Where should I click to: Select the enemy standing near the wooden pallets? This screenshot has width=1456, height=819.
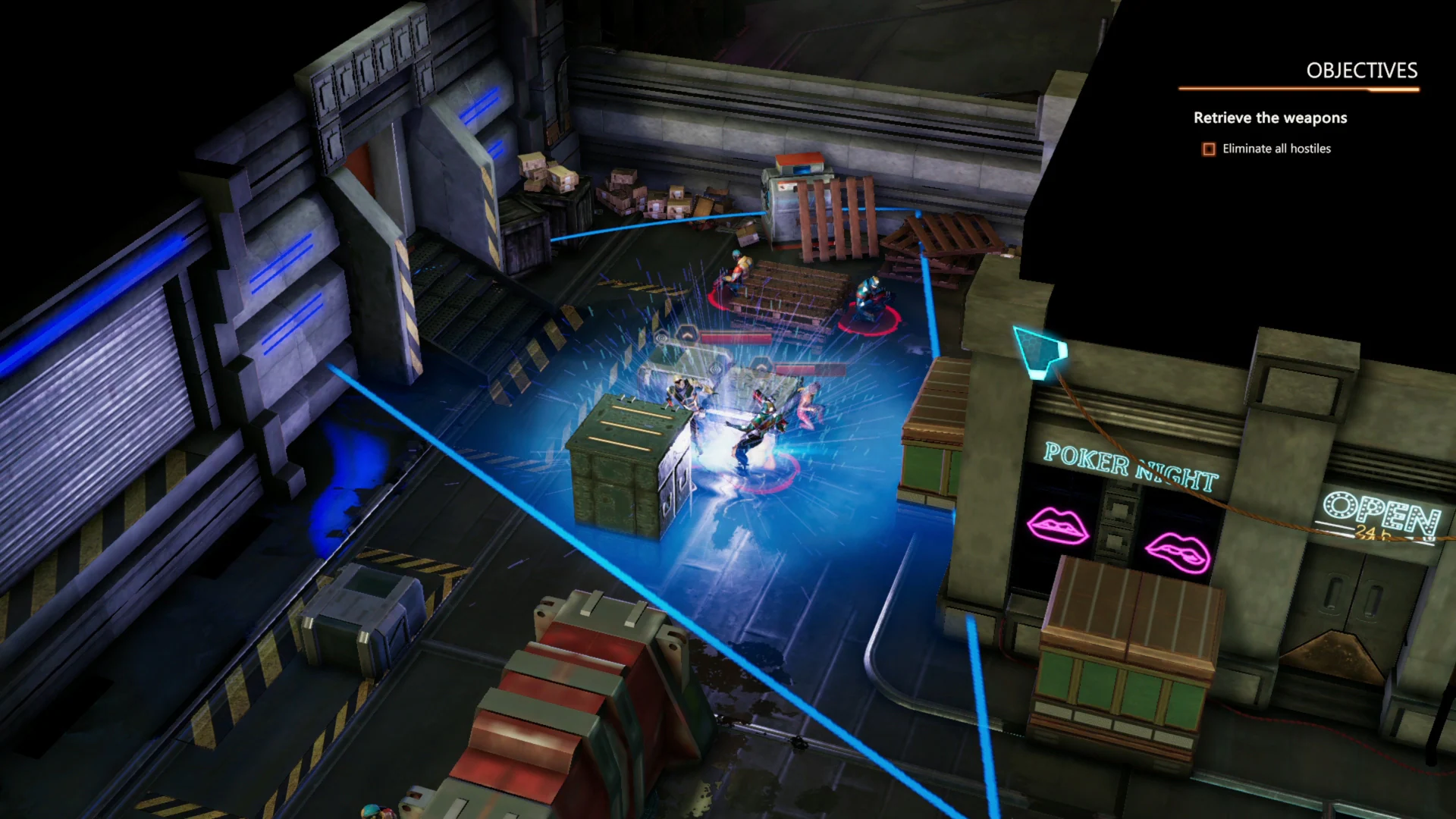click(738, 273)
